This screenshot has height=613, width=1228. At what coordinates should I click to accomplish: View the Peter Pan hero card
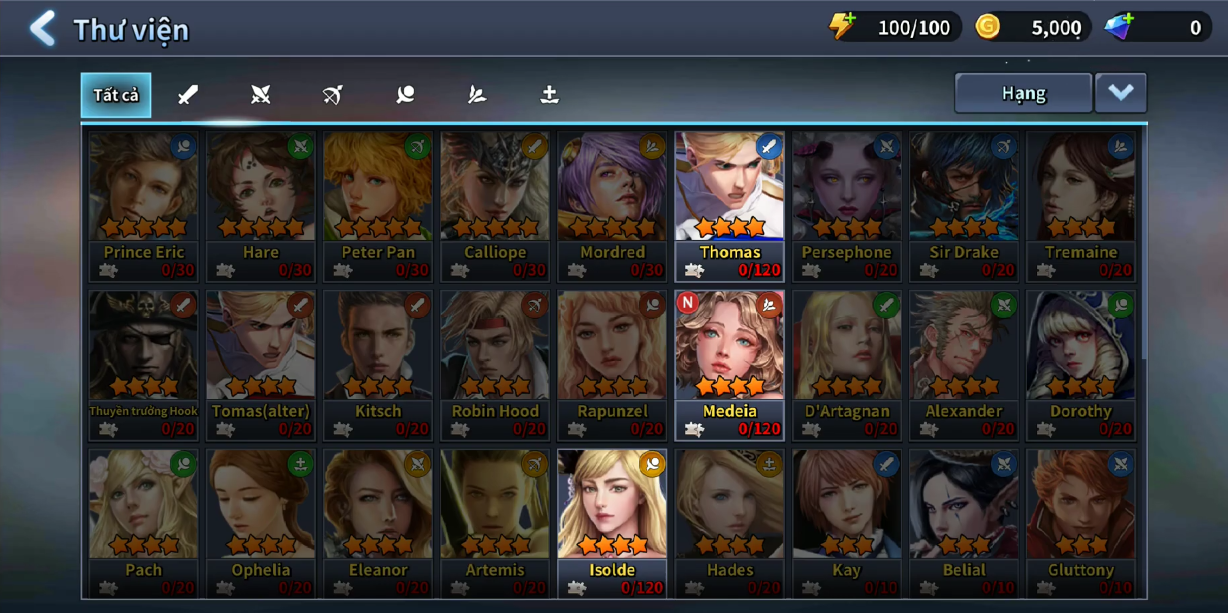pyautogui.click(x=378, y=205)
